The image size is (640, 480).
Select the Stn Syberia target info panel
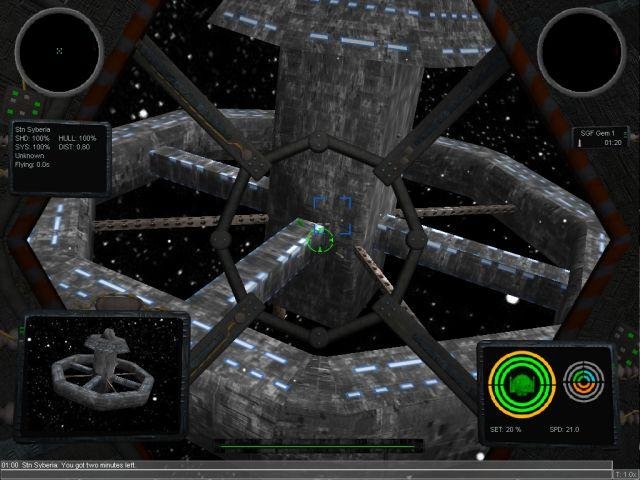pos(60,157)
